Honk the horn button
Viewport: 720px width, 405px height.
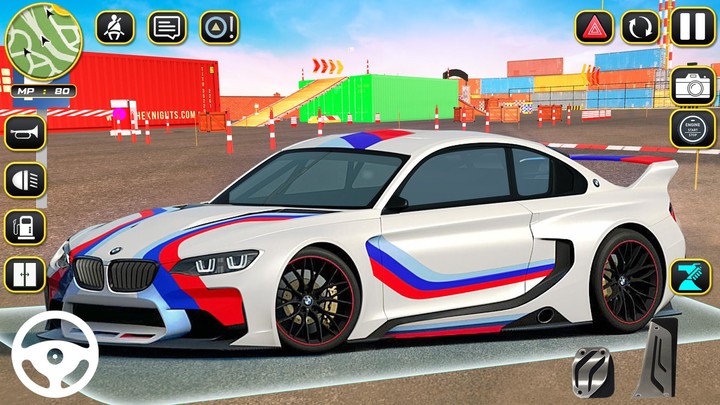[x=25, y=132]
